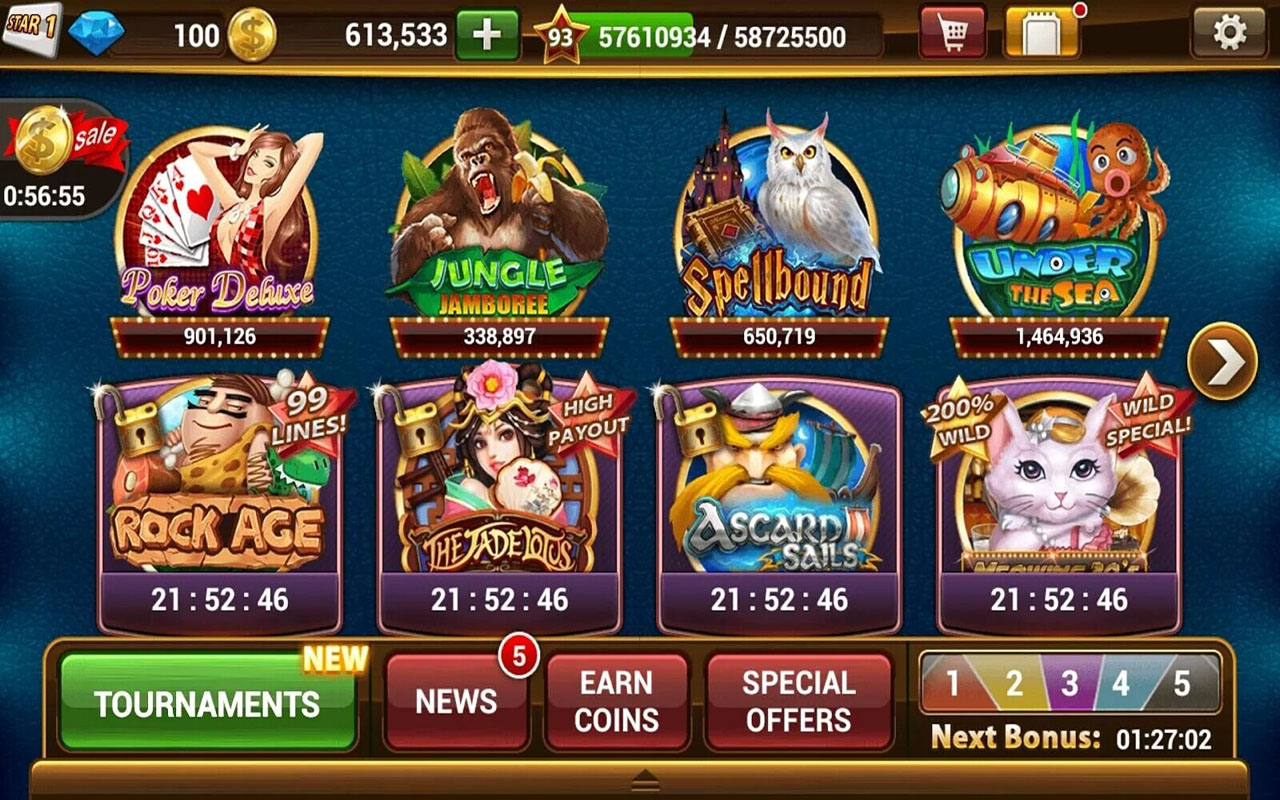
Task: Read the News updates
Action: (x=456, y=702)
